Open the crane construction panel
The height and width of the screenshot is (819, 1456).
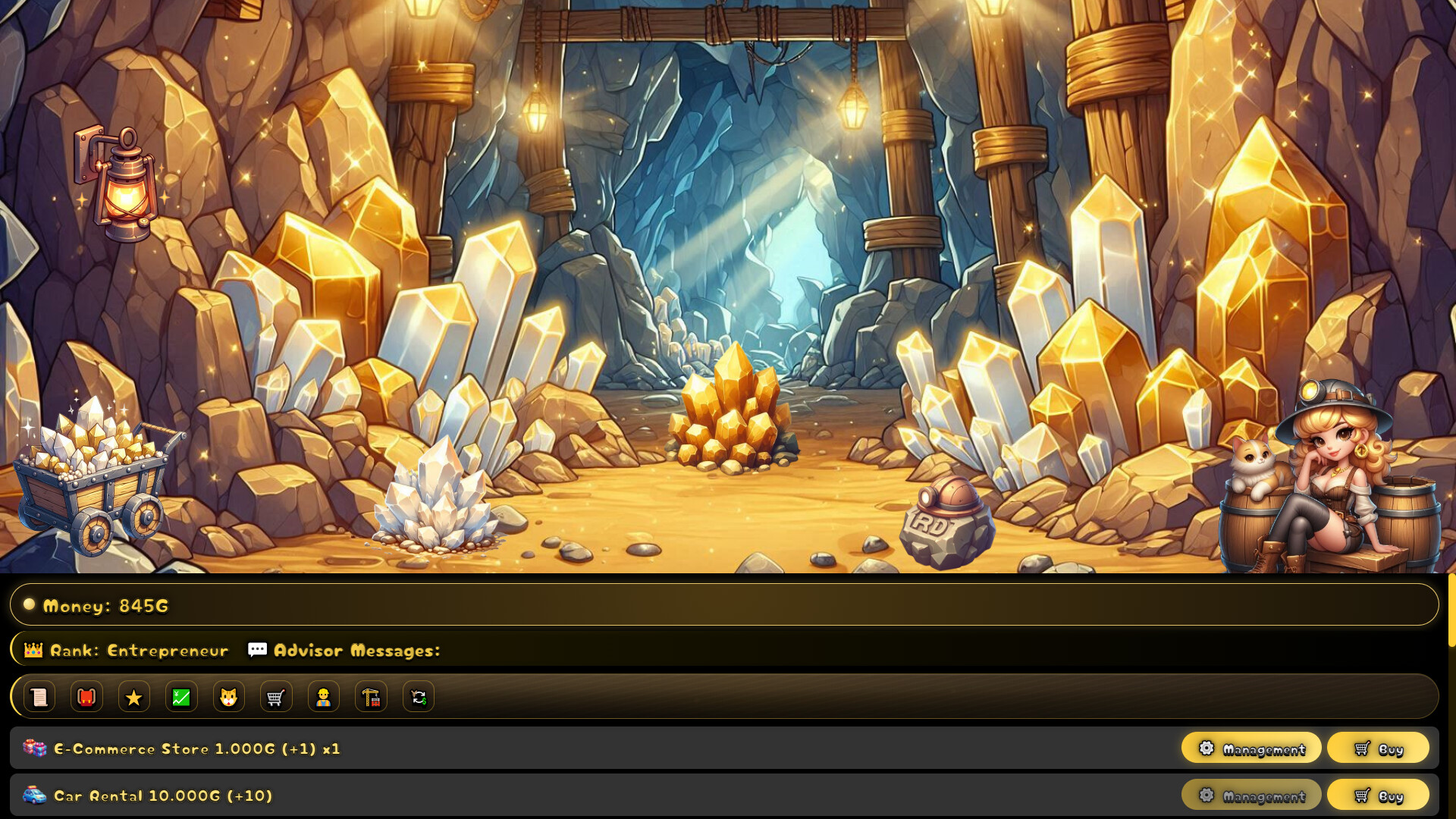coord(371,696)
